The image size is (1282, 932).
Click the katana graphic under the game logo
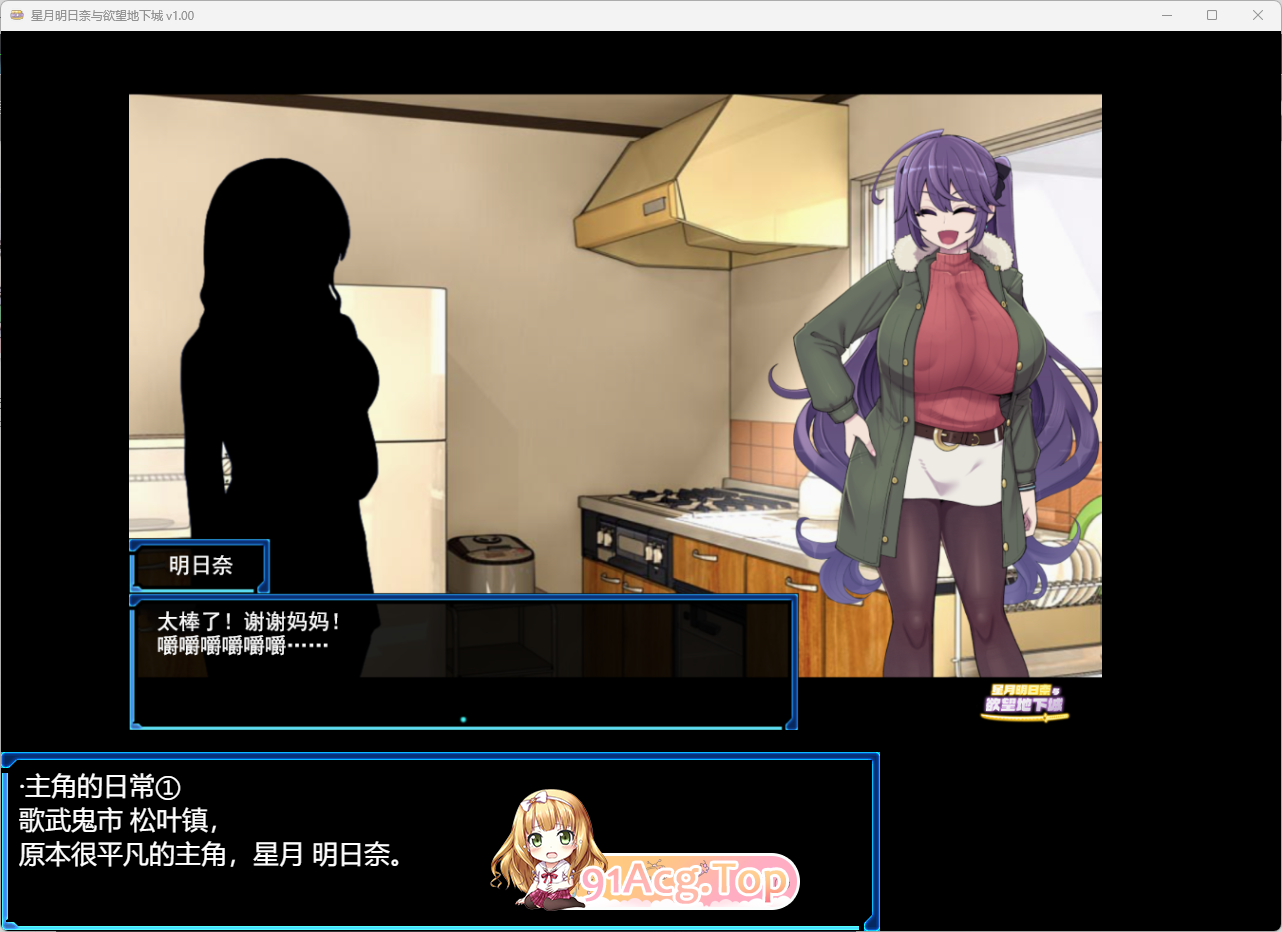(1025, 717)
